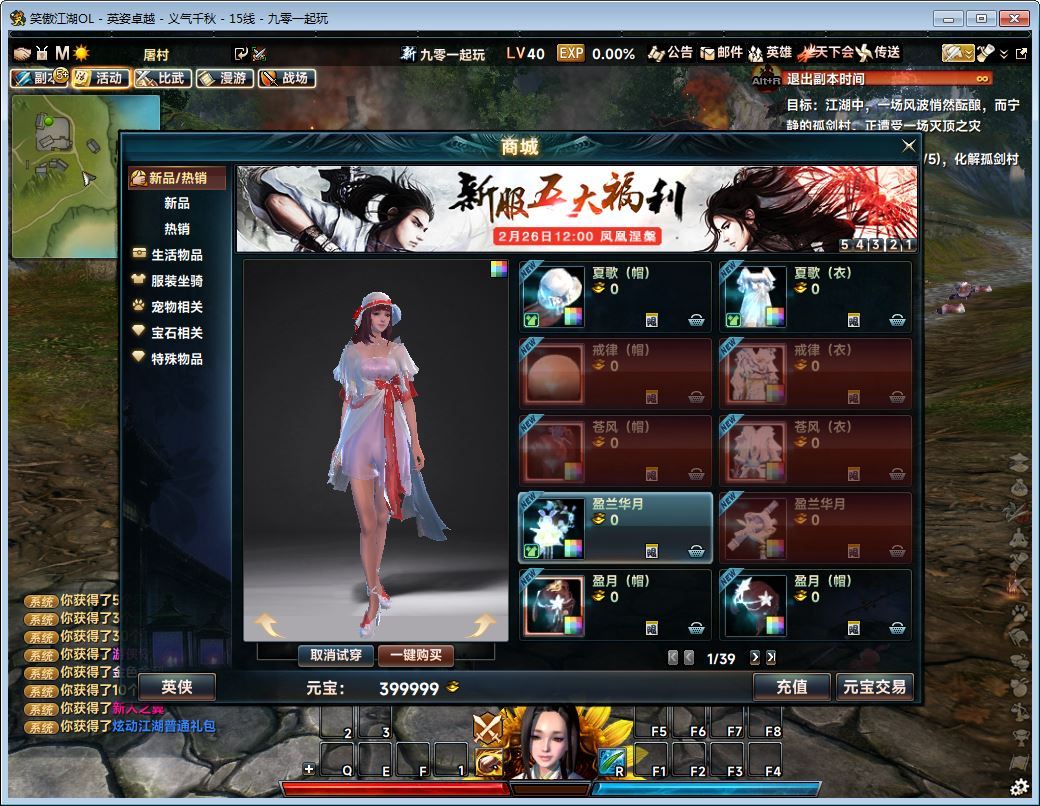Click the 取消试穿 button
The image size is (1040, 806).
click(x=336, y=656)
